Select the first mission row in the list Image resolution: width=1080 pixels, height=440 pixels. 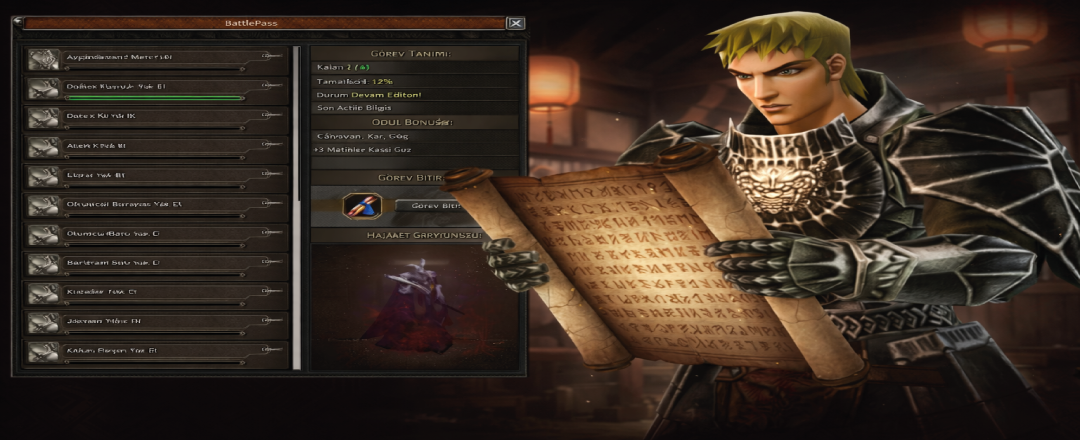(x=156, y=60)
